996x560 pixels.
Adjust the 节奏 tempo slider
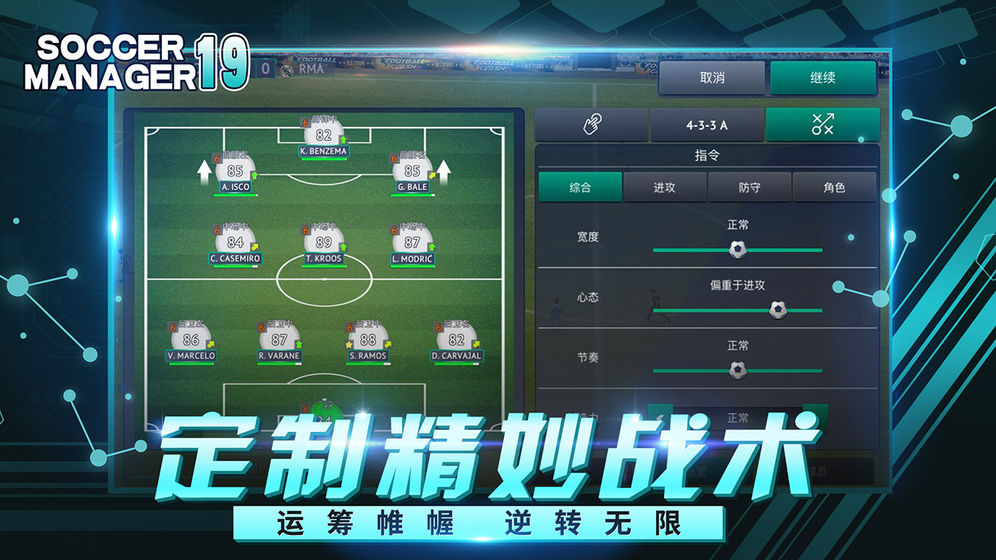[x=738, y=370]
